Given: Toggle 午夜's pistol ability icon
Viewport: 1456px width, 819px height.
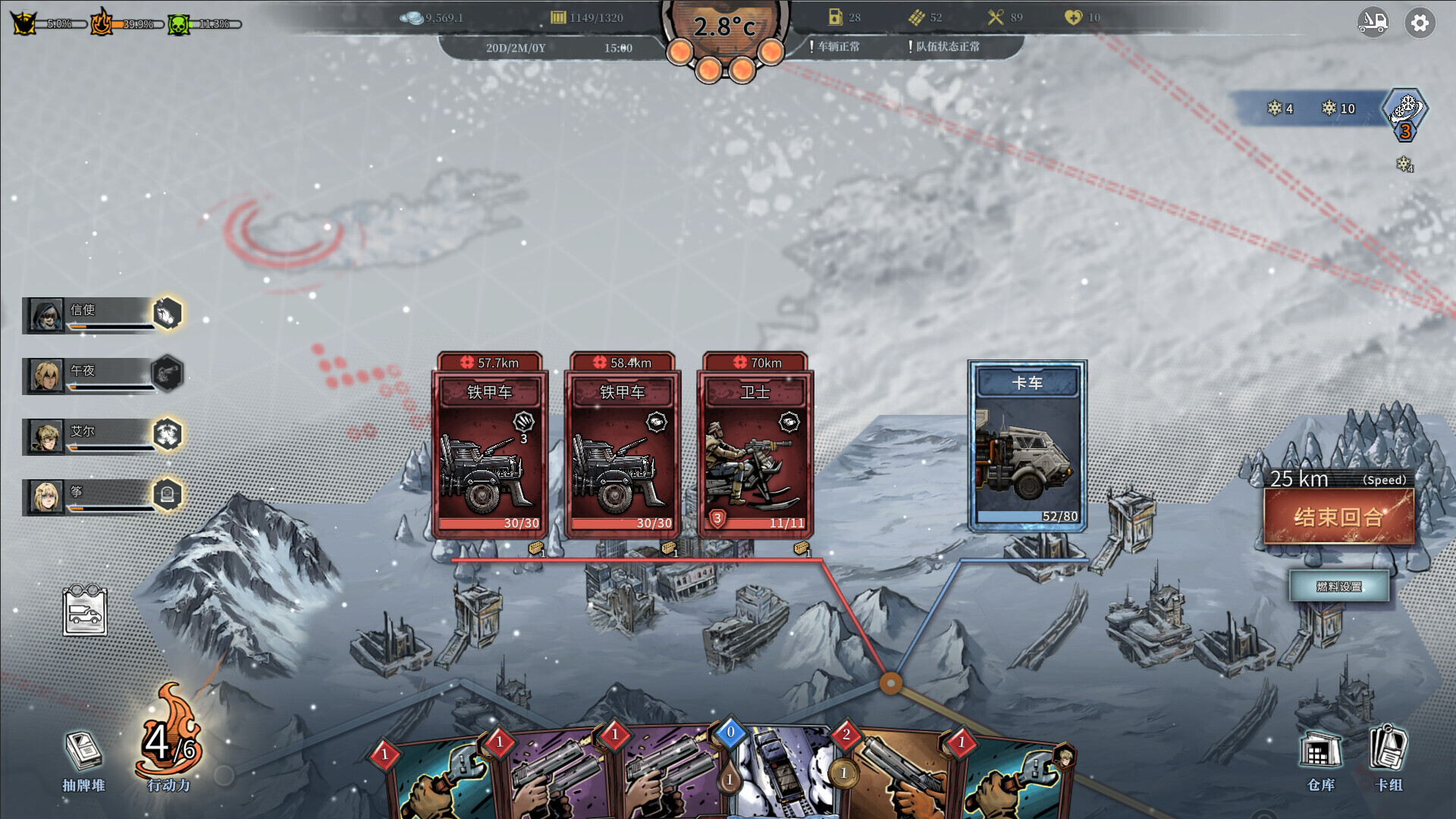Looking at the screenshot, I should 168,373.
